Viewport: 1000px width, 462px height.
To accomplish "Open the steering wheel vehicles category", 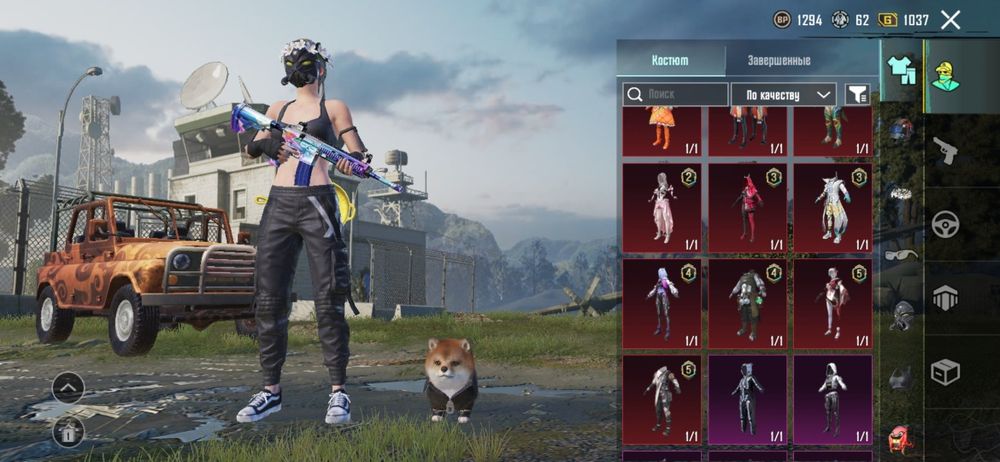I will (x=945, y=223).
